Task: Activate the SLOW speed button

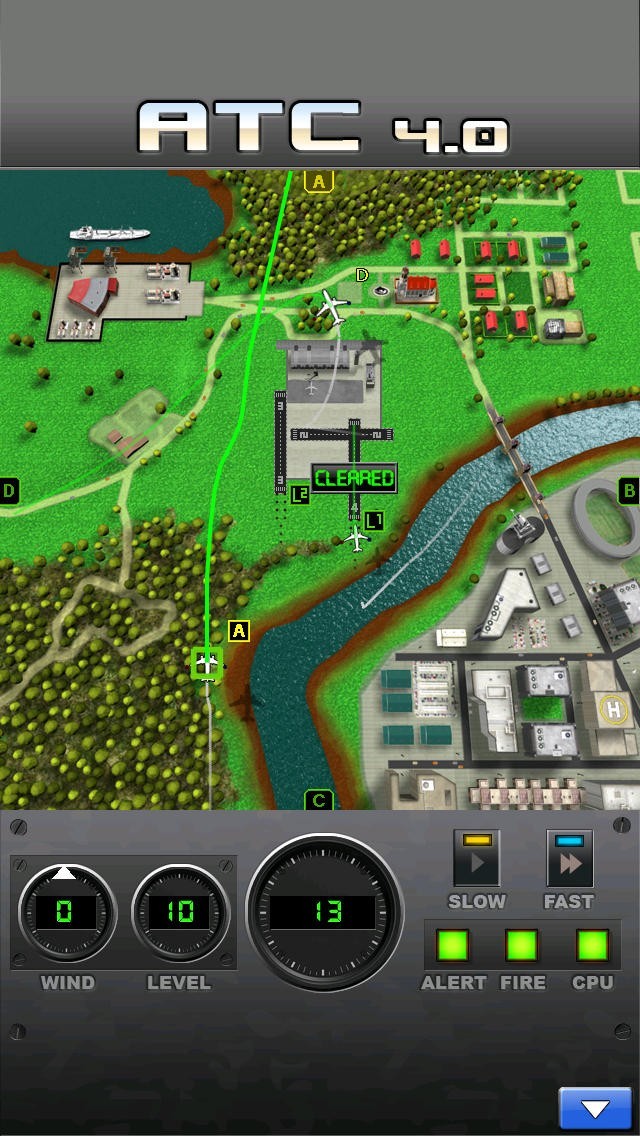Action: pyautogui.click(x=476, y=859)
